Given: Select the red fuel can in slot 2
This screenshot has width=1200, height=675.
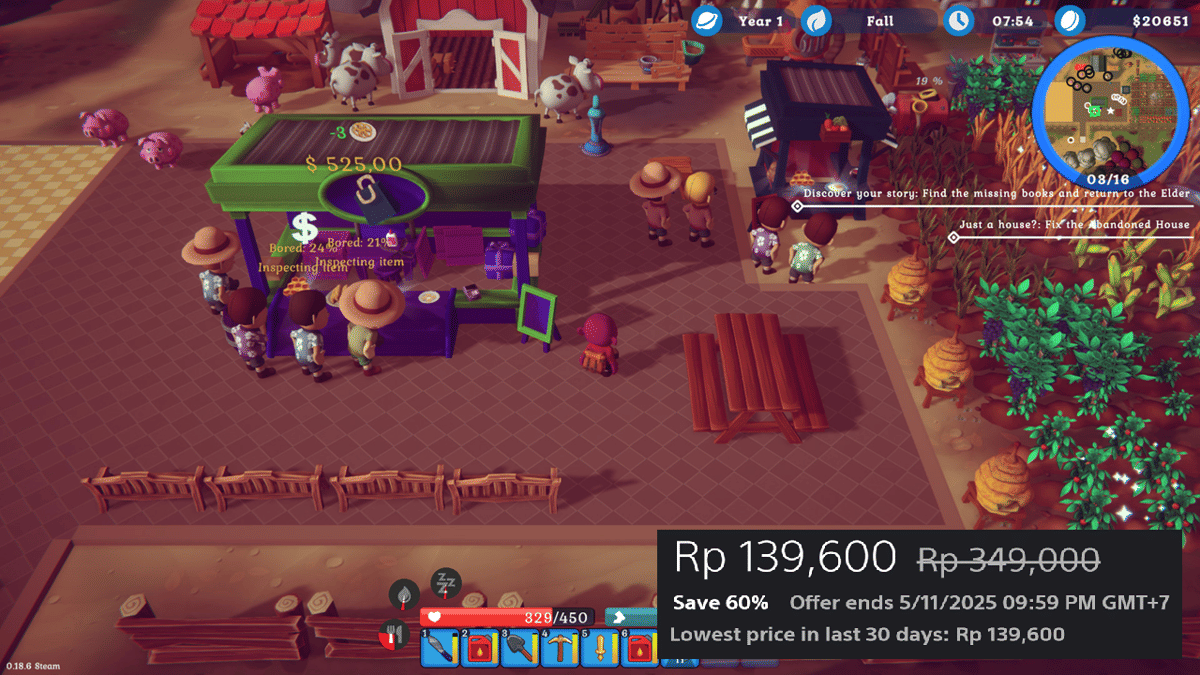Looking at the screenshot, I should (479, 649).
